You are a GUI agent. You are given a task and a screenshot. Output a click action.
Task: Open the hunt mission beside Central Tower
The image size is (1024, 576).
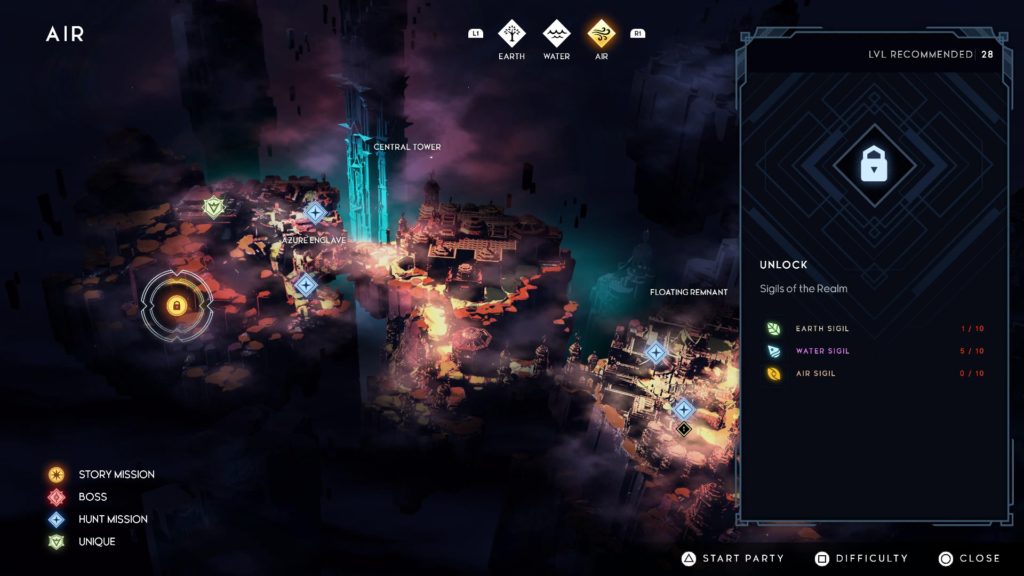tap(315, 212)
